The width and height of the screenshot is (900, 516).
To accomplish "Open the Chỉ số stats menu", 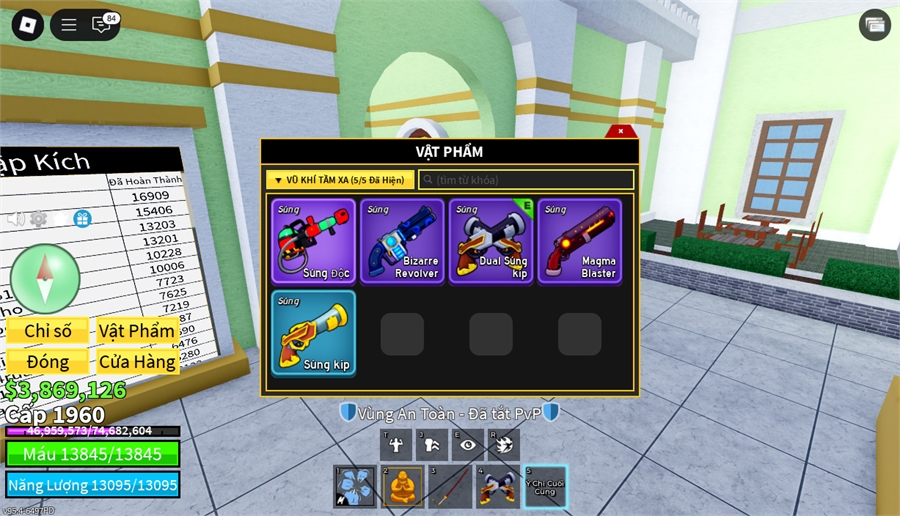I will pyautogui.click(x=48, y=331).
